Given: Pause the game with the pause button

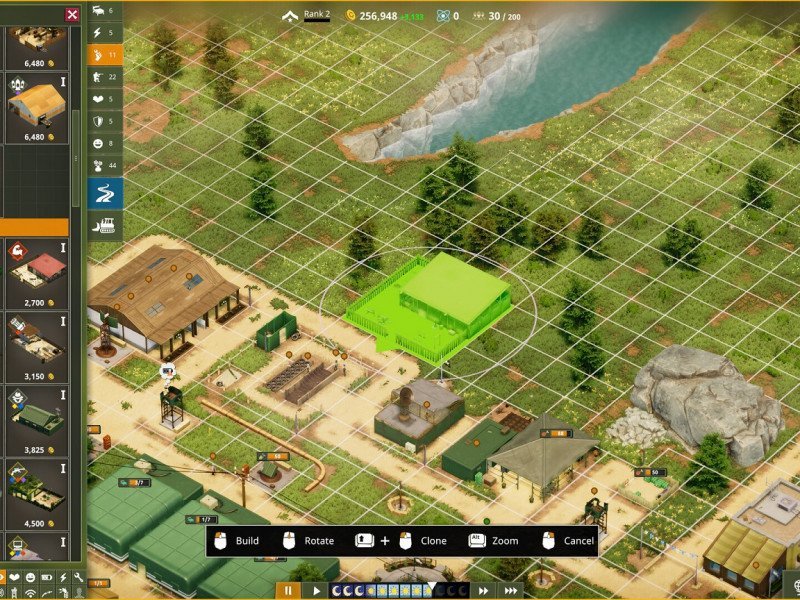Looking at the screenshot, I should (290, 591).
